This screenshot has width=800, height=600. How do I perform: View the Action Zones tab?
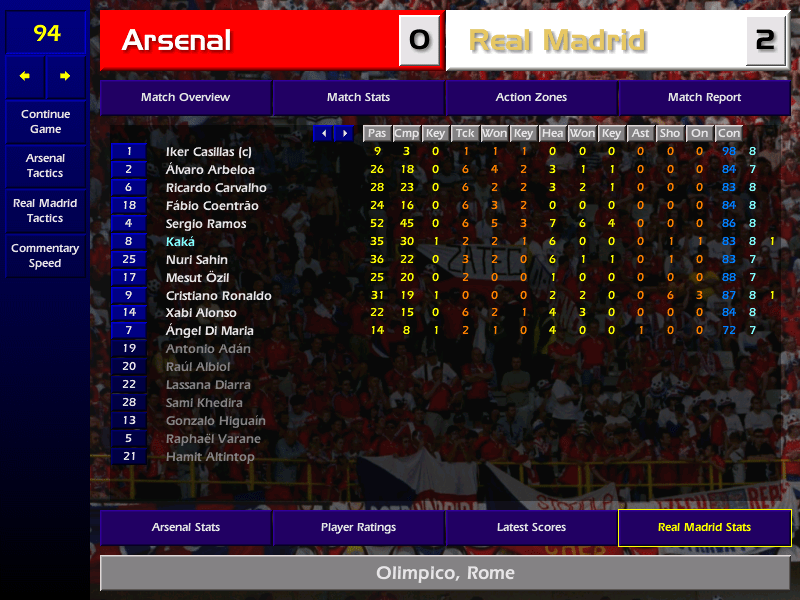coord(531,97)
